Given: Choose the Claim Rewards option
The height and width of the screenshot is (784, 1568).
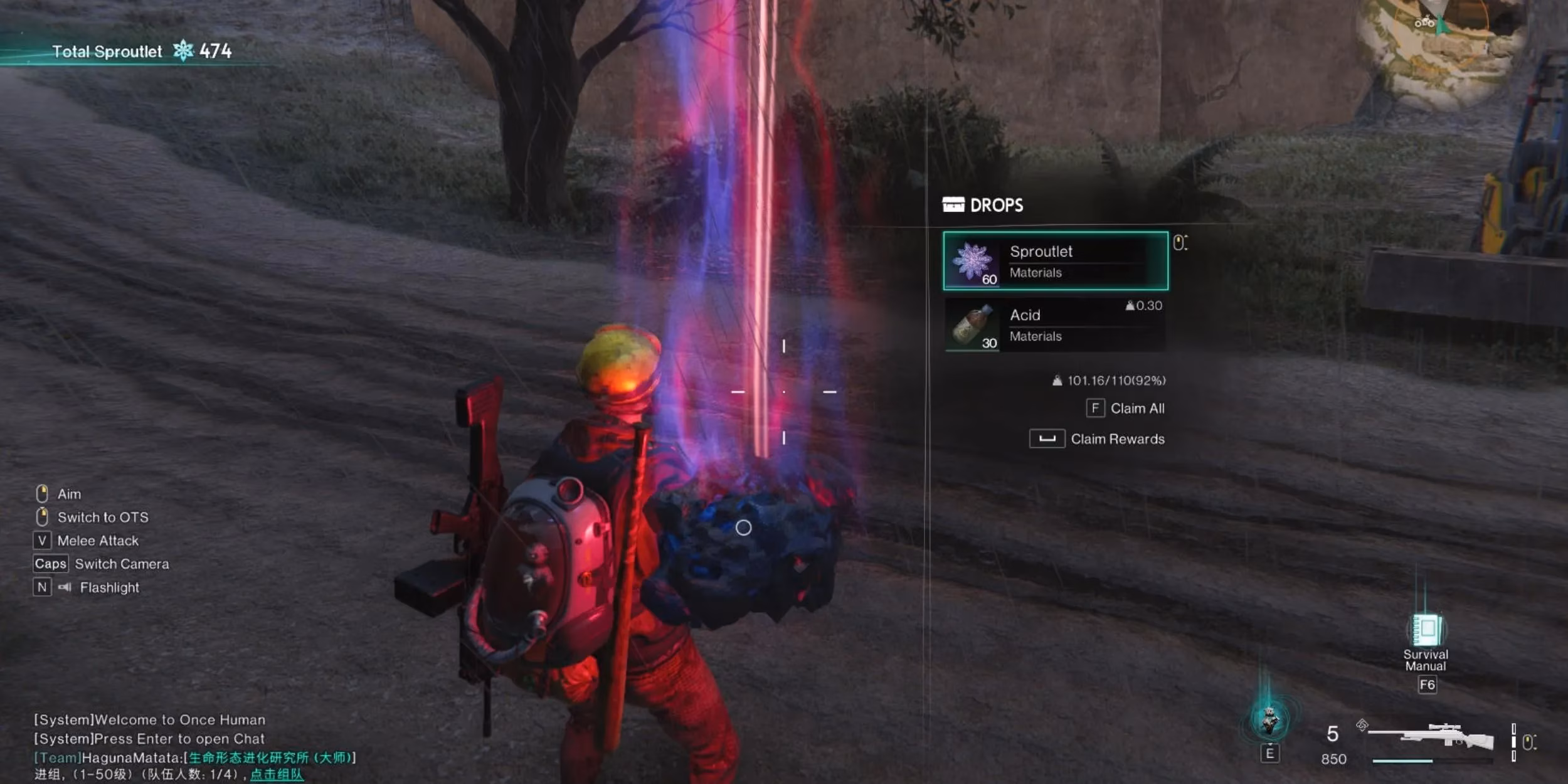Looking at the screenshot, I should point(1098,439).
